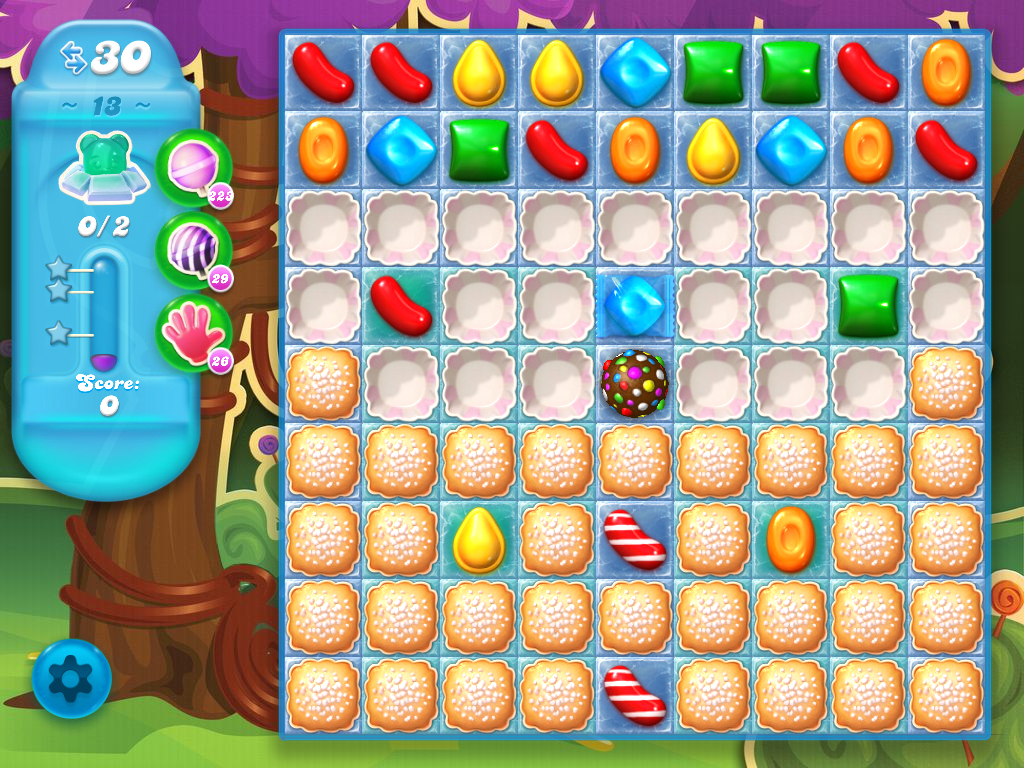The width and height of the screenshot is (1024, 768).
Task: Select the orange candy surrounded by frosting blocks
Action: point(790,539)
